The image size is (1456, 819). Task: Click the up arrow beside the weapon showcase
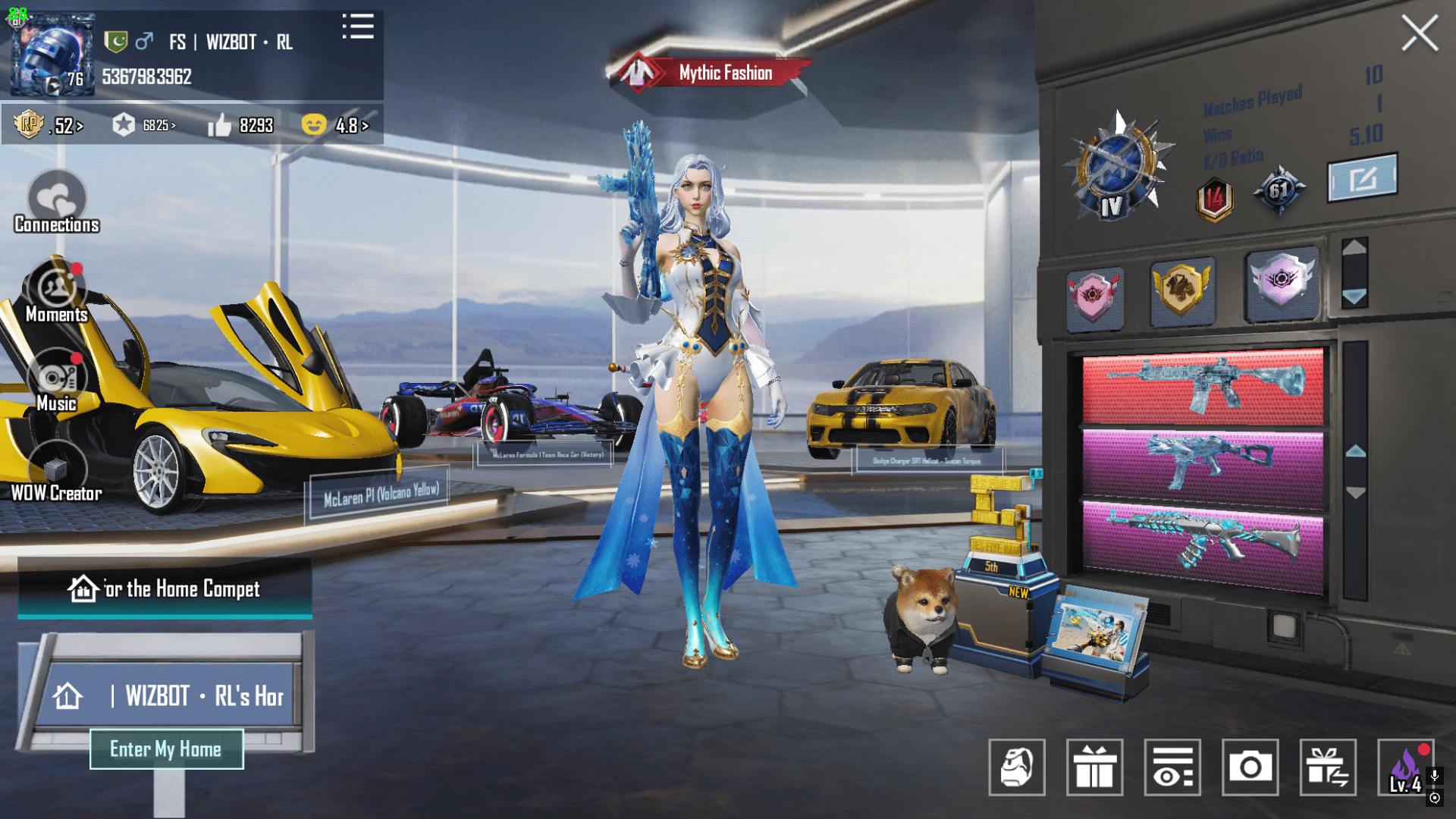point(1354,452)
